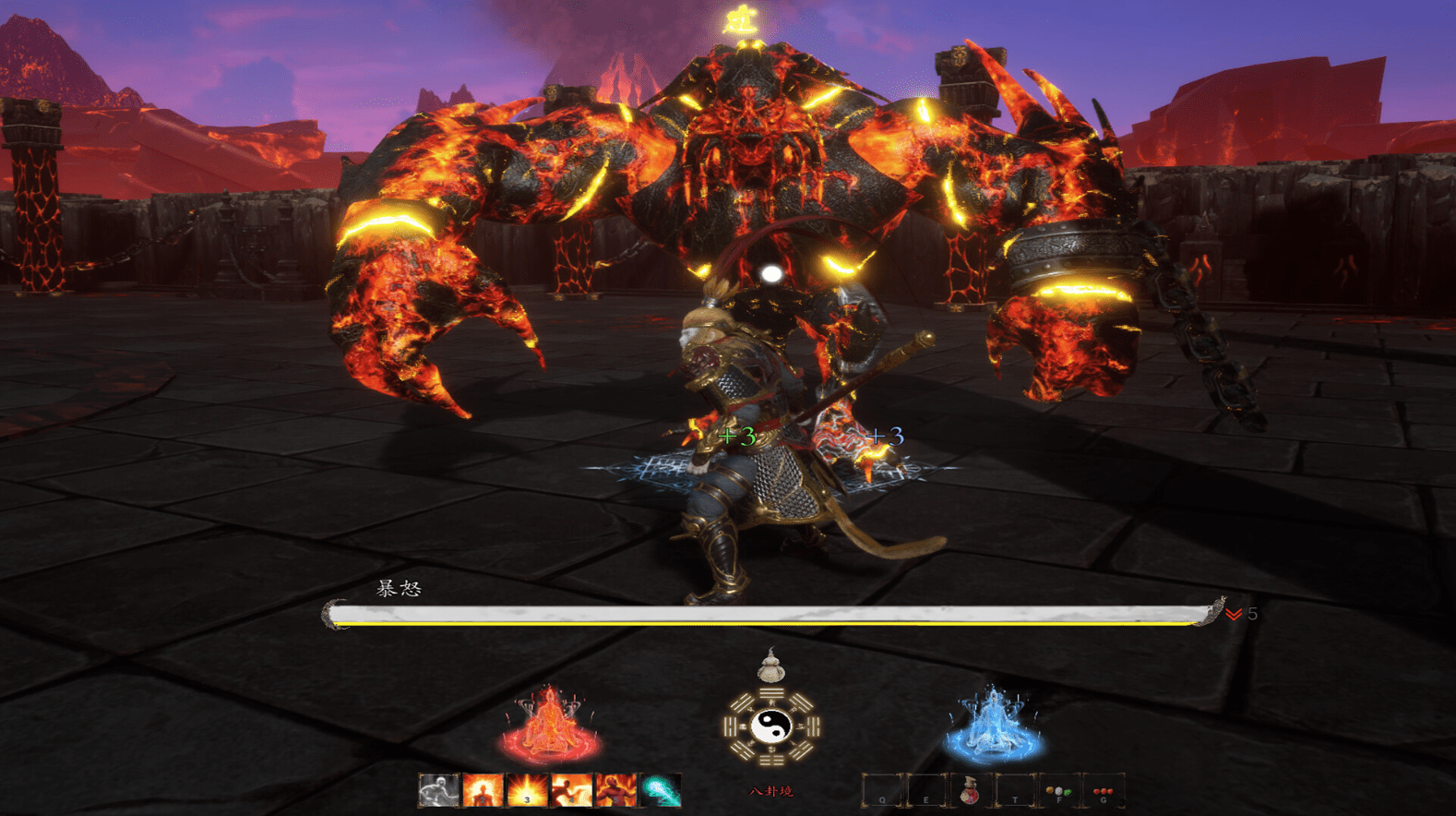Use the teal energy blast skill

pyautogui.click(x=661, y=791)
